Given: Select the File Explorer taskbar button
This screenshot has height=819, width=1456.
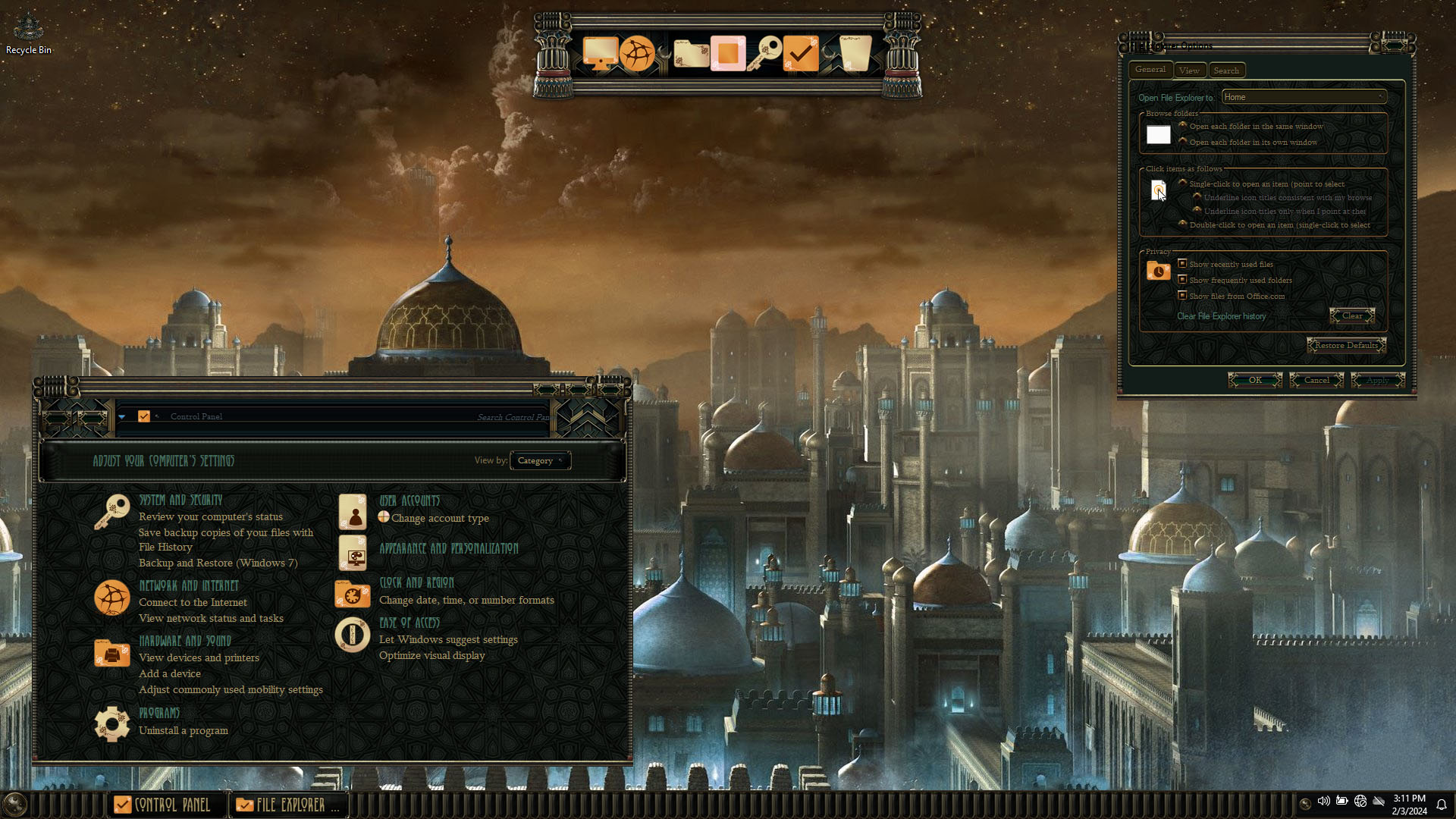Looking at the screenshot, I should click(x=288, y=805).
